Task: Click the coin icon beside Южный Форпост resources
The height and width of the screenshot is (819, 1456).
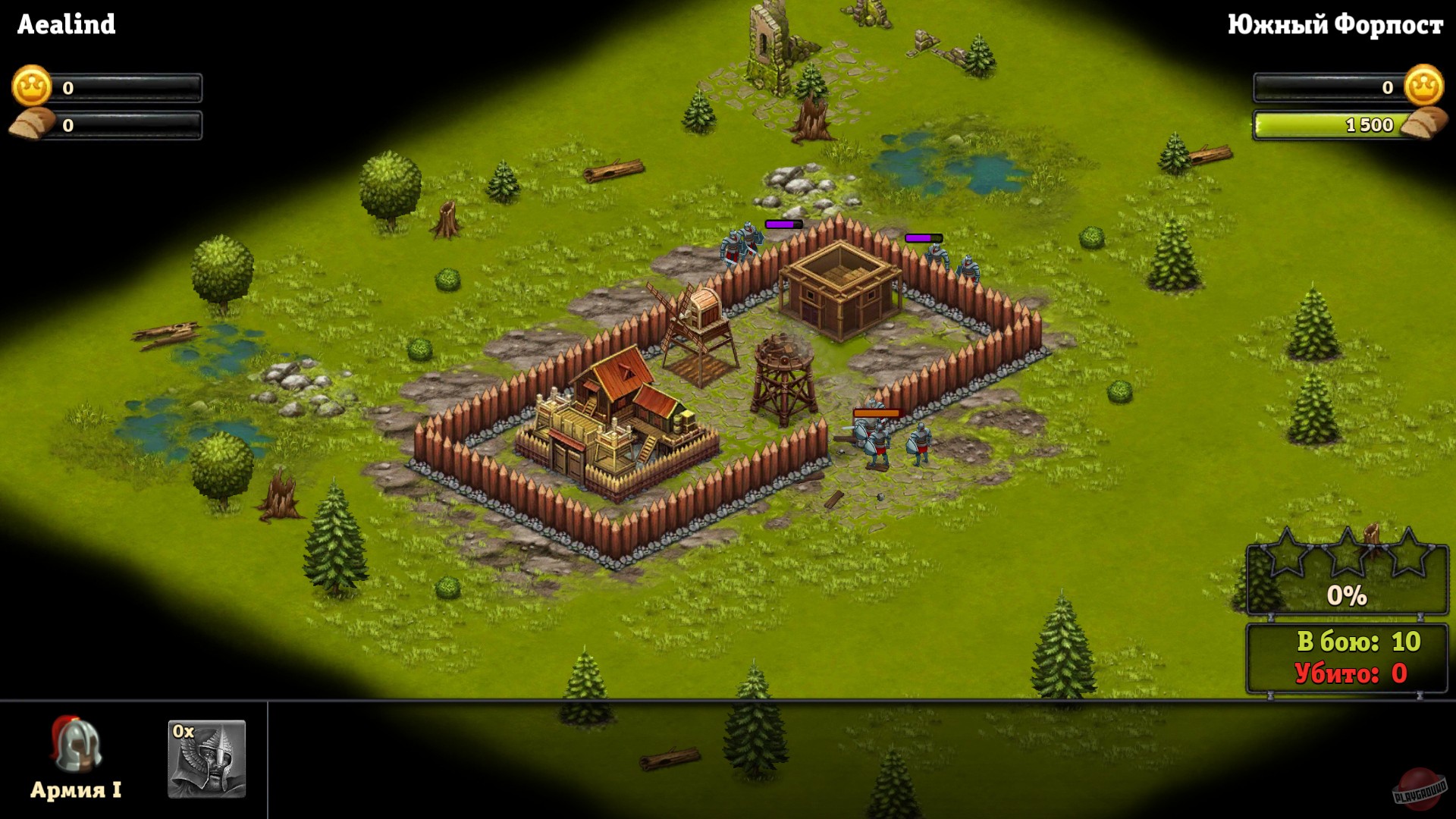Action: click(1425, 86)
